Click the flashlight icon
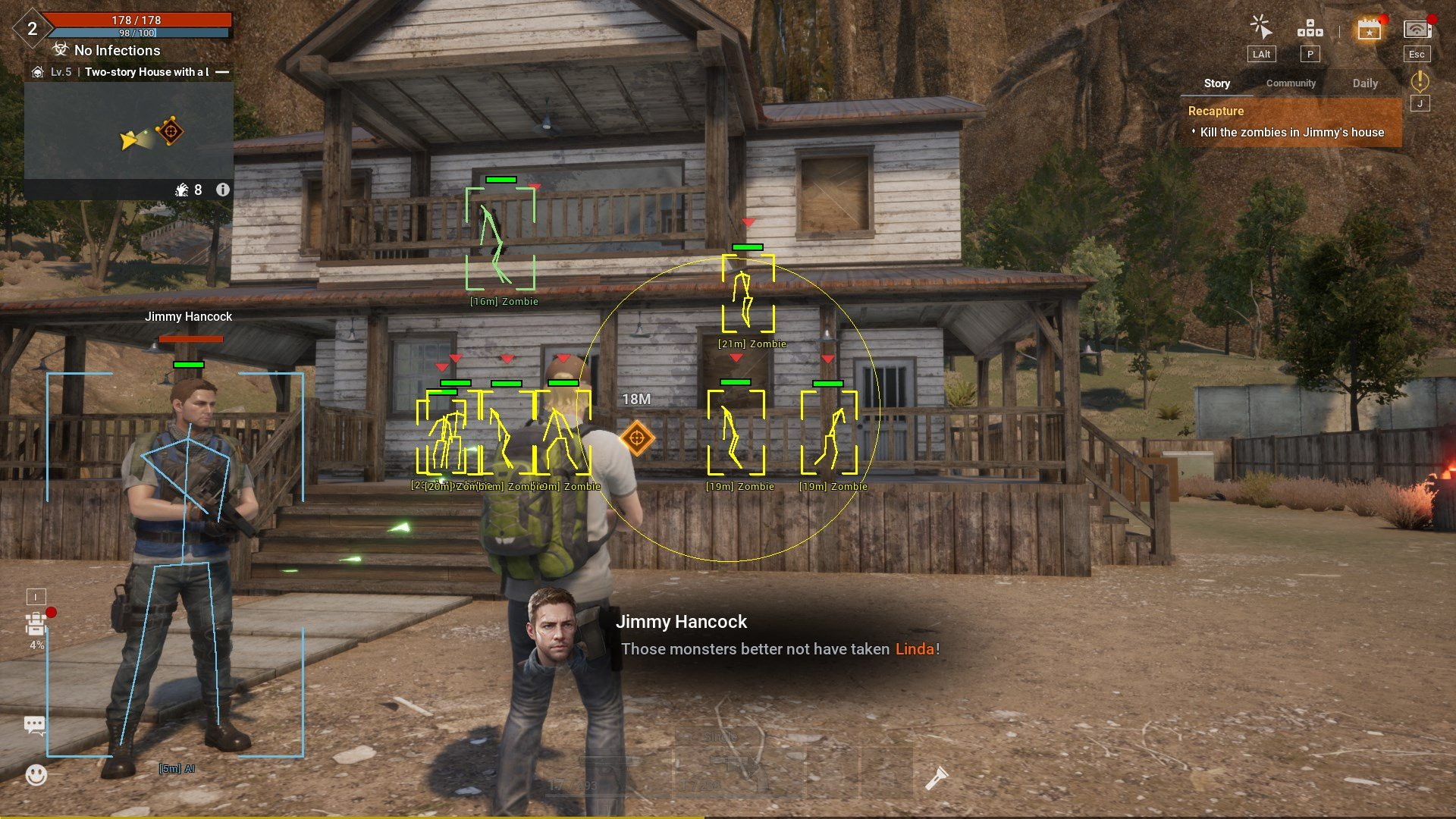Image resolution: width=1456 pixels, height=819 pixels. 936,778
